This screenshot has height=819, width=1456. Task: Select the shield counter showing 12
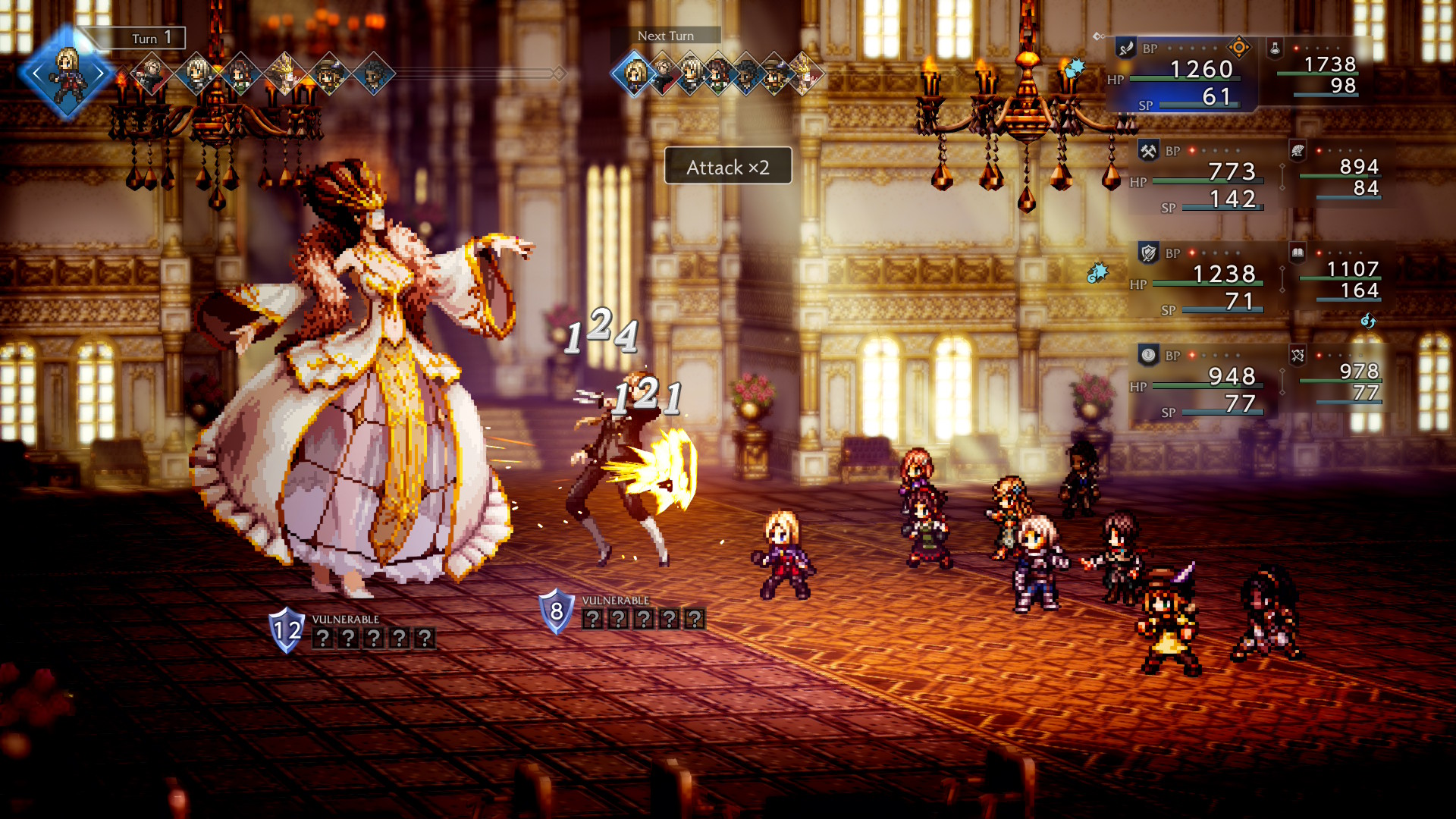pos(287,630)
